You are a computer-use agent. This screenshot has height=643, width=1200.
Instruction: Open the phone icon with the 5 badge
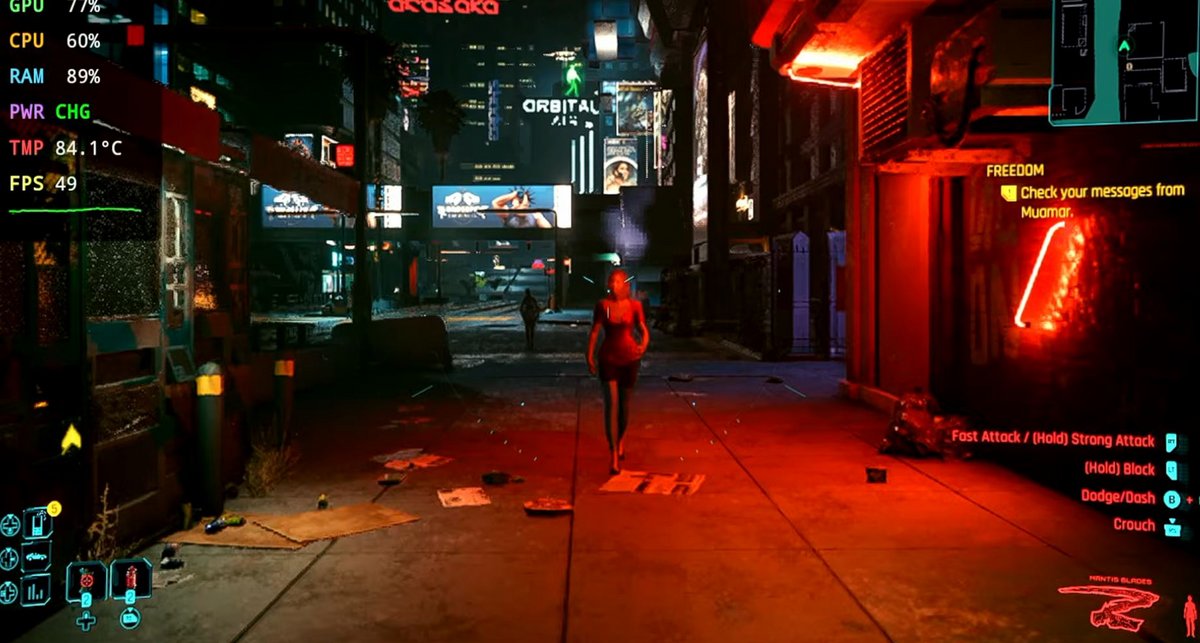pos(38,523)
